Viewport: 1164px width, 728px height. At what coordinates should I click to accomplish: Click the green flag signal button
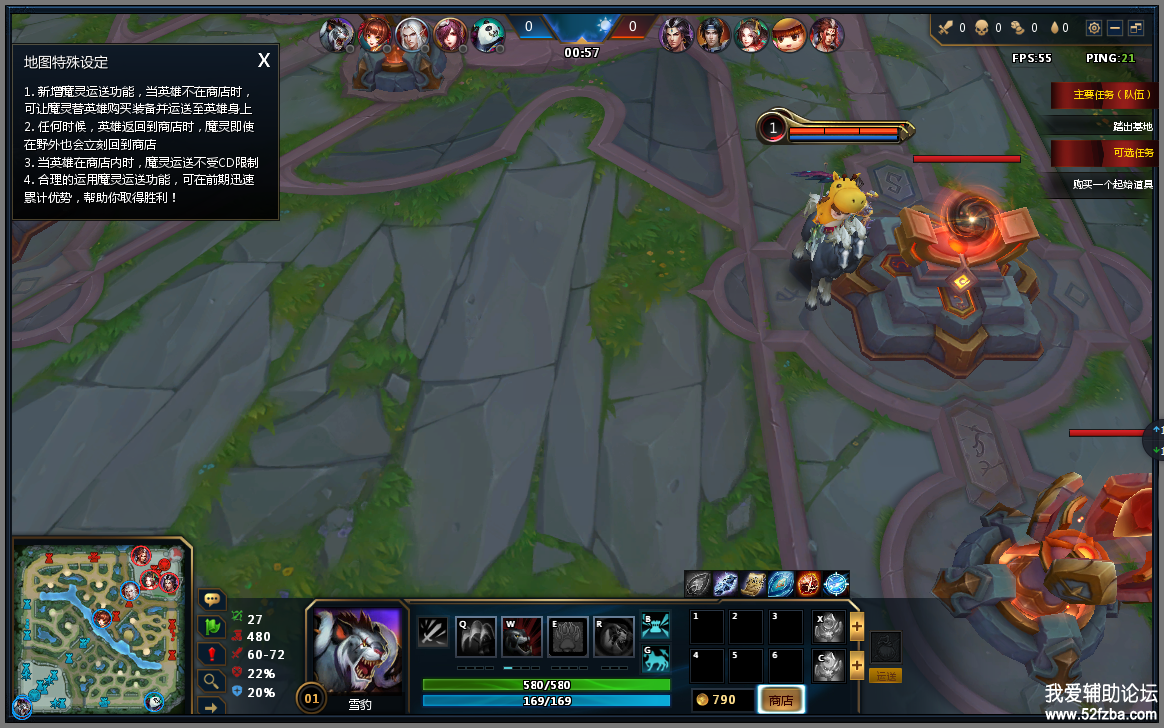212,627
